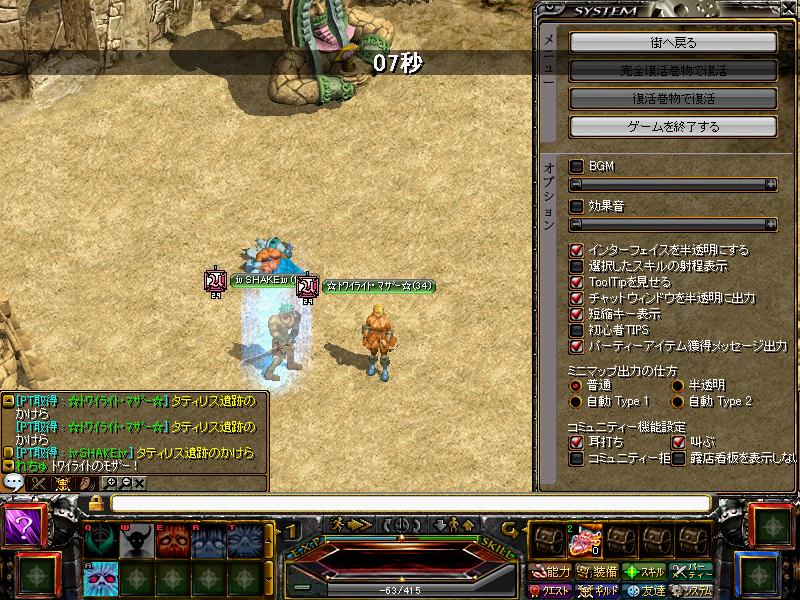The image size is (800, 600).
Task: Click the 街へ戻る return-to-town button
Action: pos(673,43)
